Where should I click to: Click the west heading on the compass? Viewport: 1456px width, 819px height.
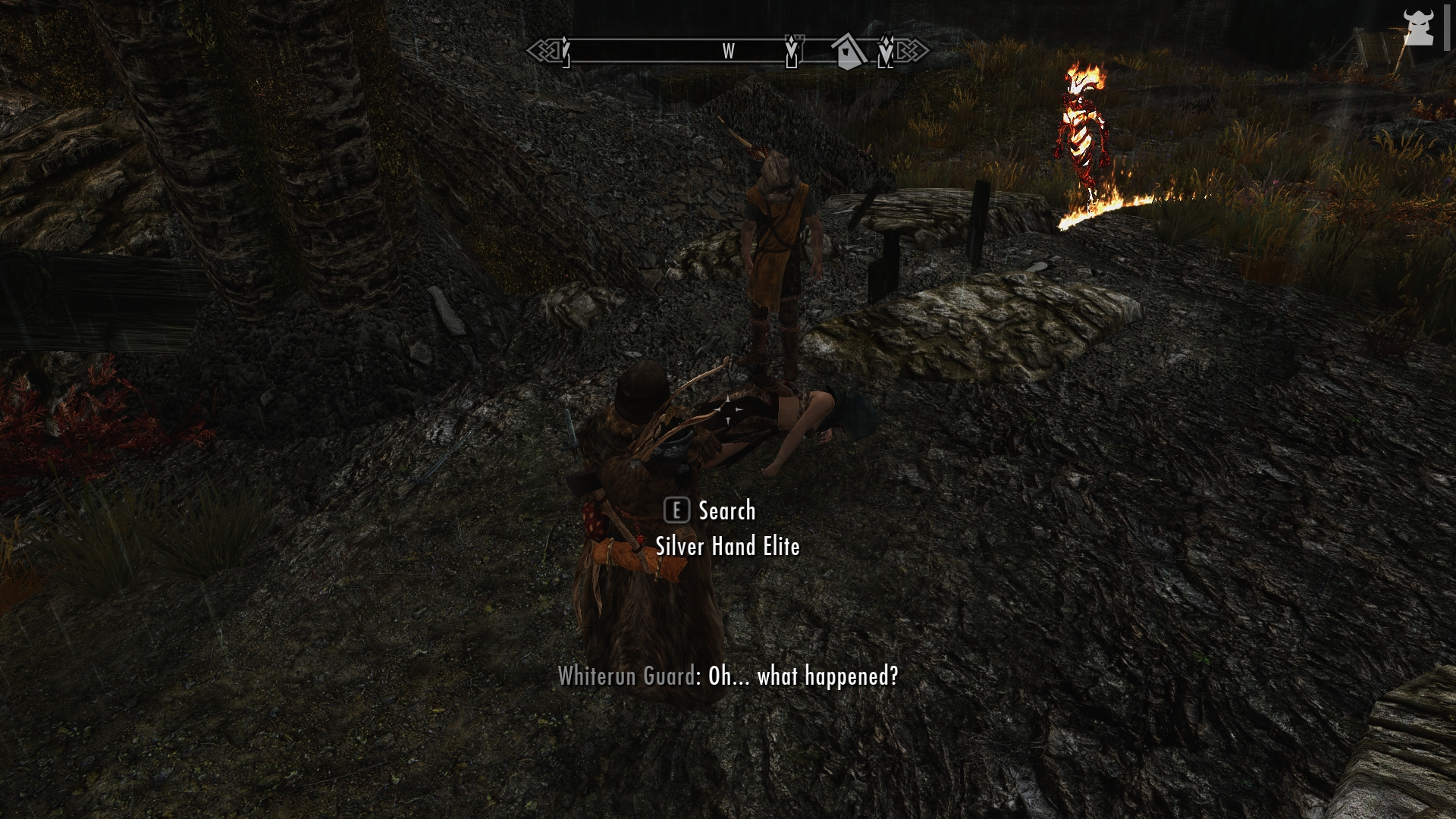728,52
